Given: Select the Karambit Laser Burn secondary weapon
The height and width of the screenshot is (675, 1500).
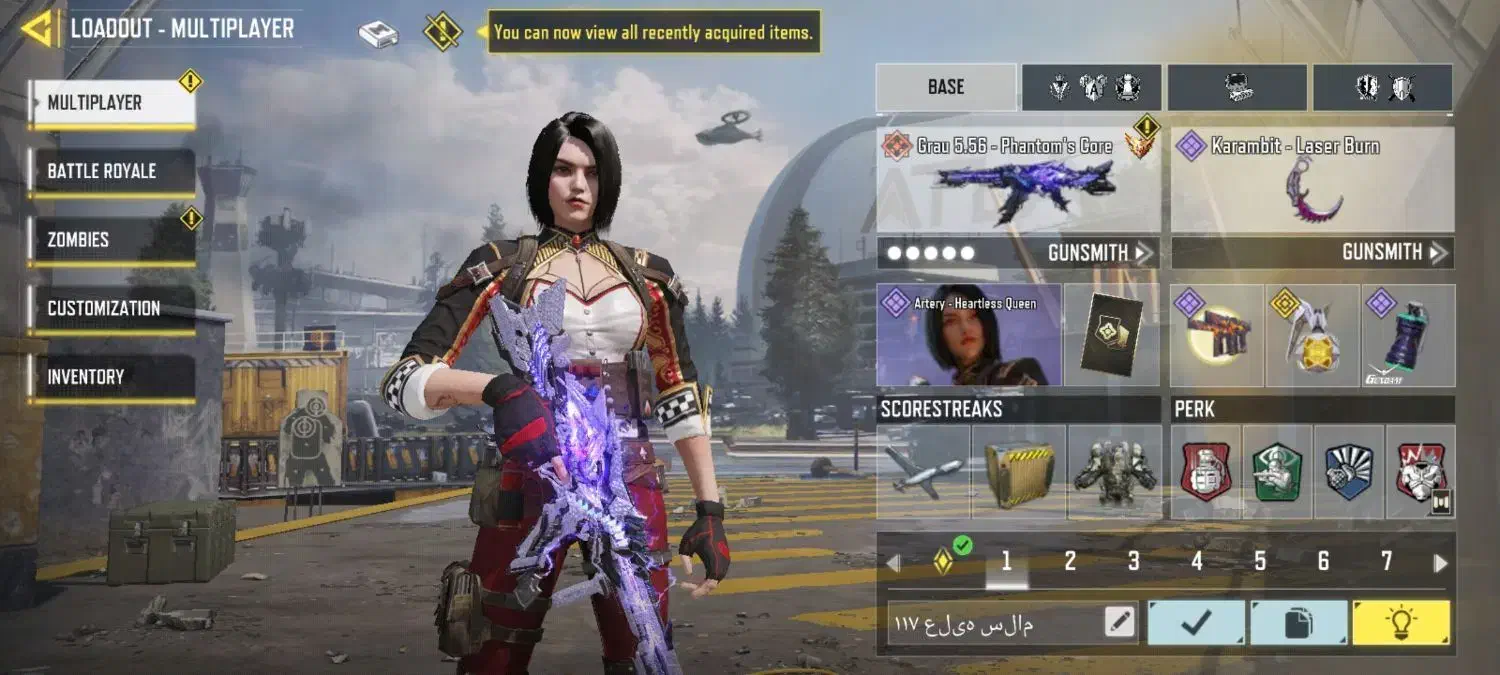Looking at the screenshot, I should coord(1312,182).
